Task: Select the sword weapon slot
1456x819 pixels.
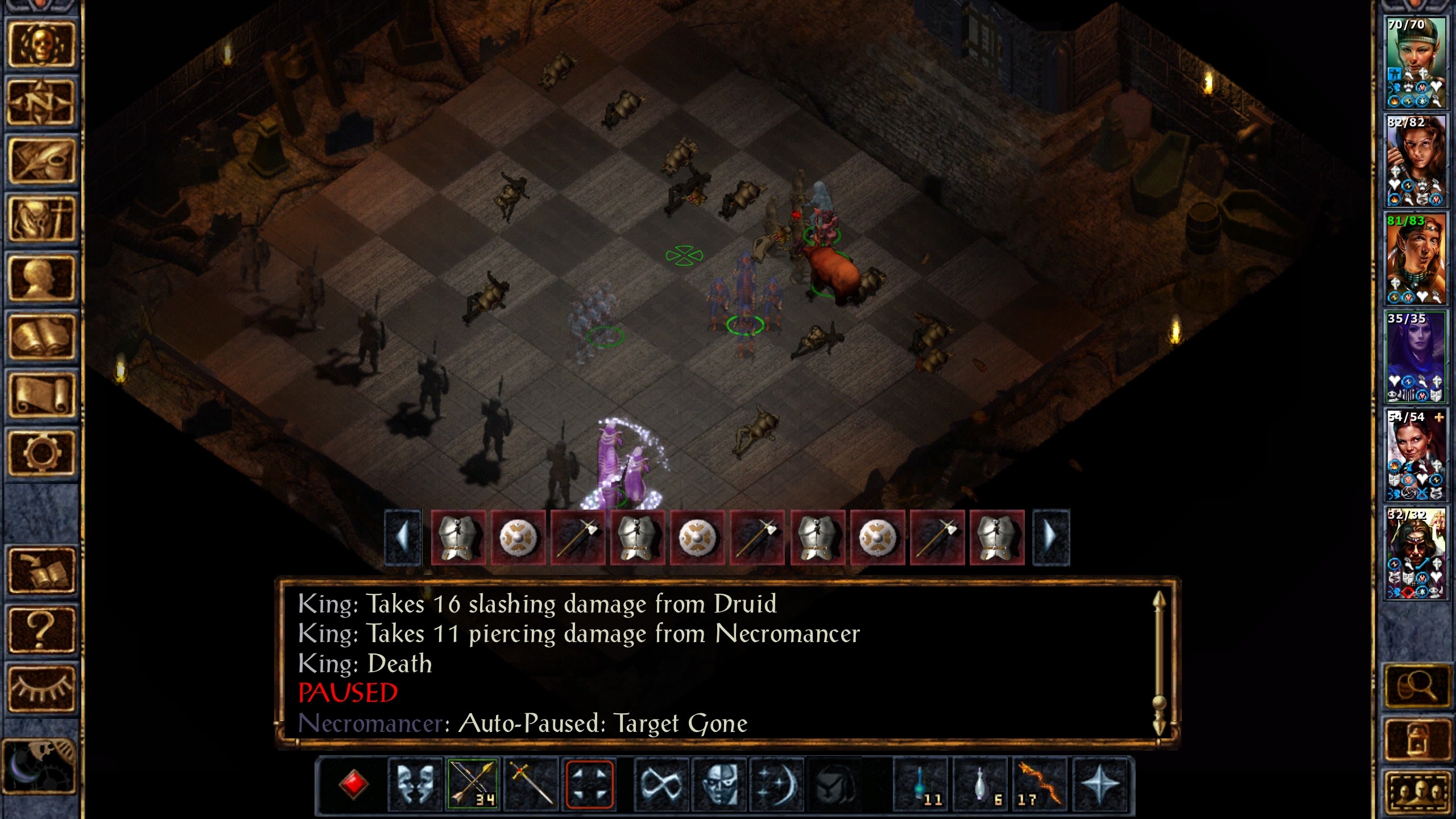Action: click(x=531, y=785)
